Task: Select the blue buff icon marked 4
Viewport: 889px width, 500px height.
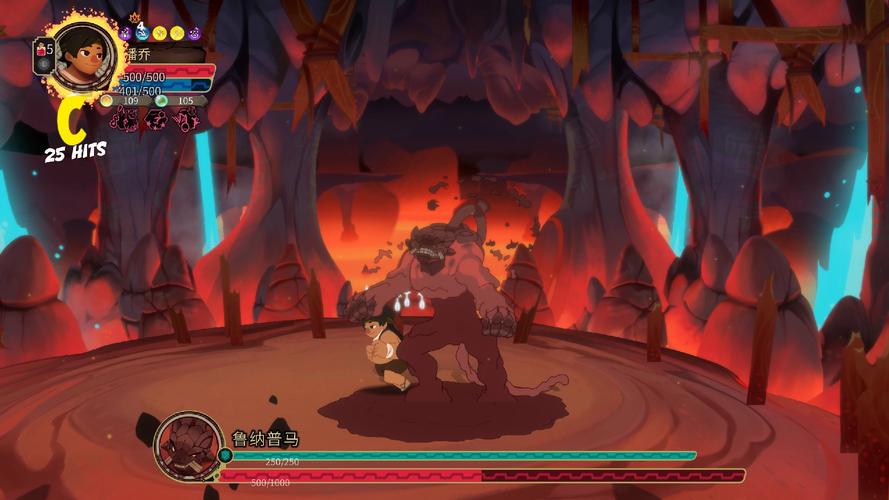Action: point(142,33)
